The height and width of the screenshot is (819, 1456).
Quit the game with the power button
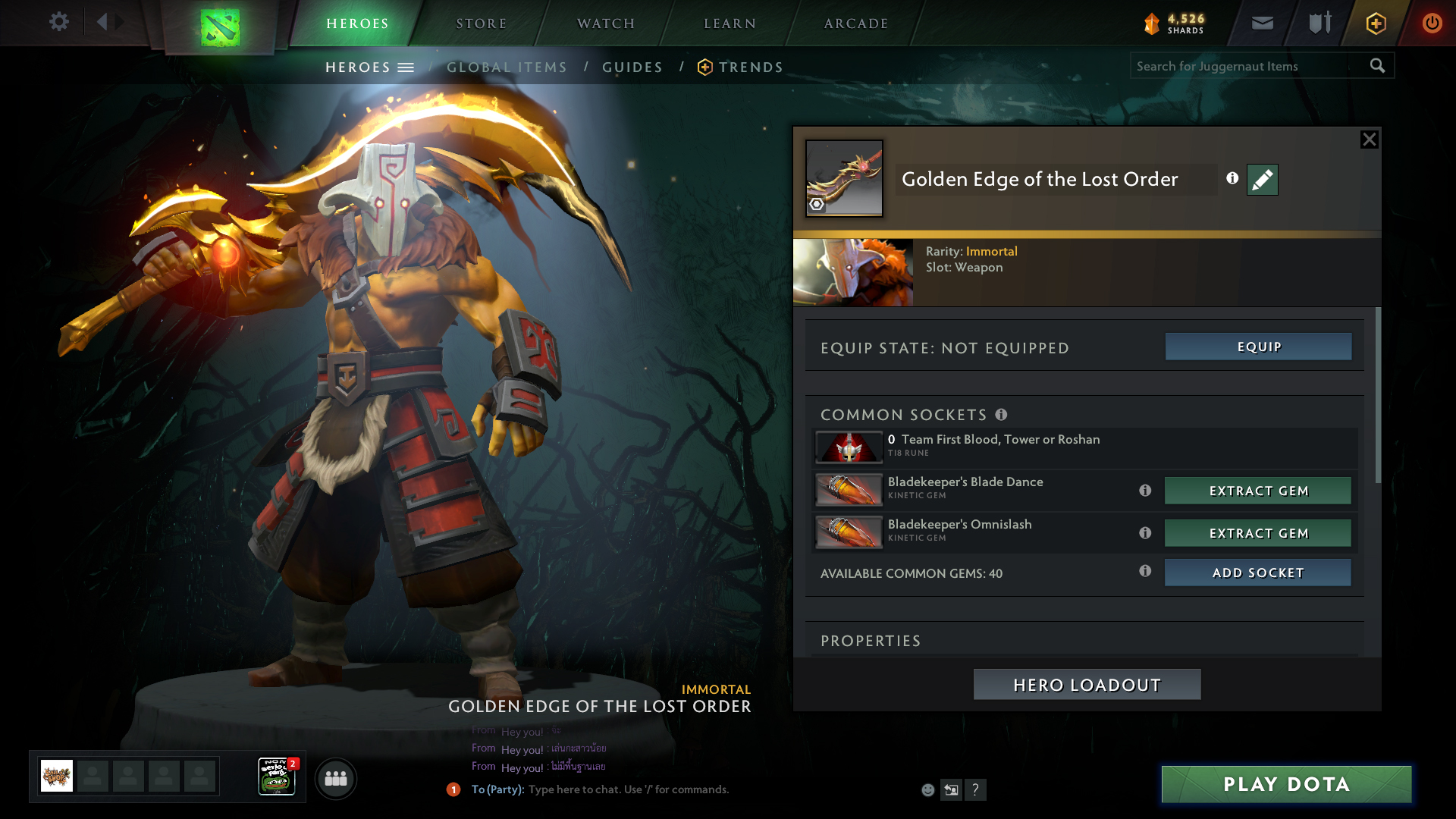pyautogui.click(x=1432, y=24)
